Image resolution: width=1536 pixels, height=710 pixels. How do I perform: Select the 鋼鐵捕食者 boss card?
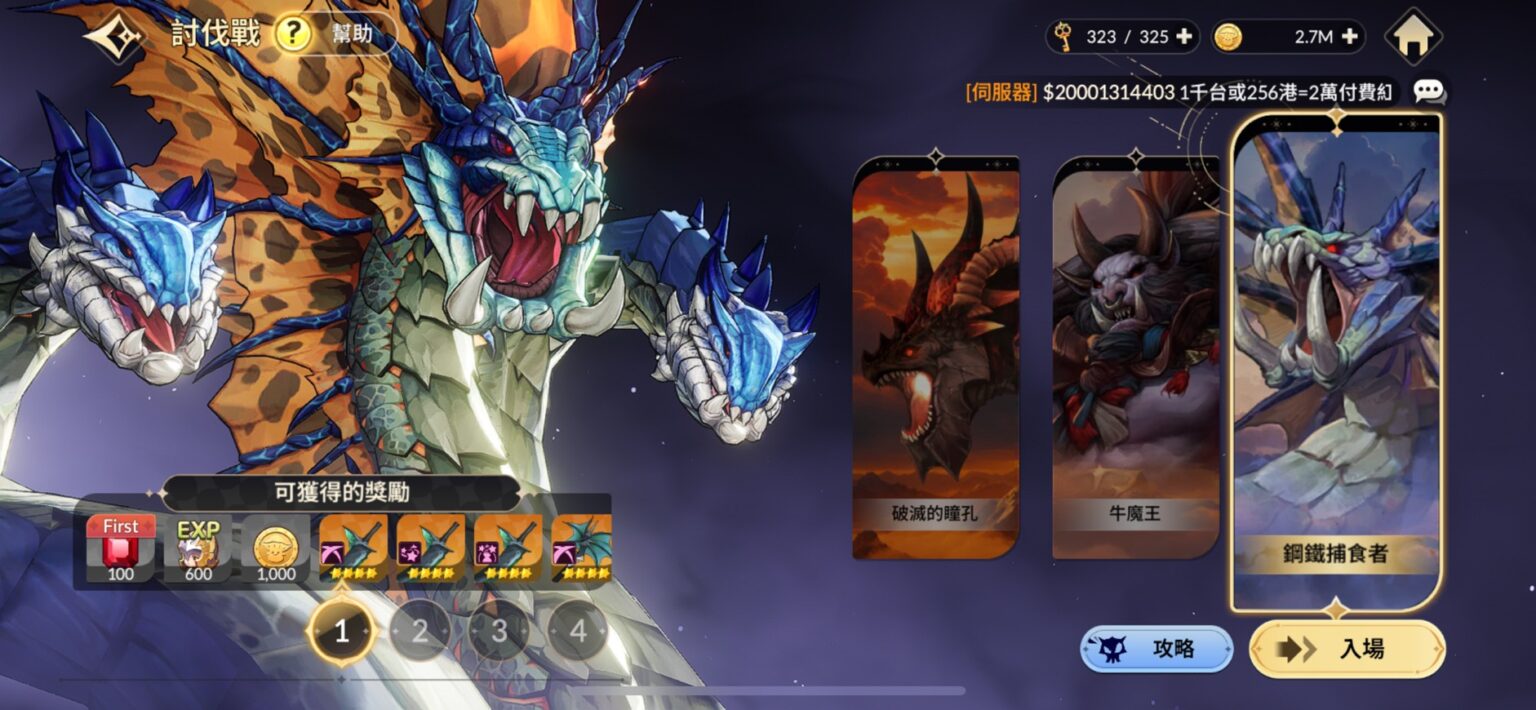[1336, 360]
